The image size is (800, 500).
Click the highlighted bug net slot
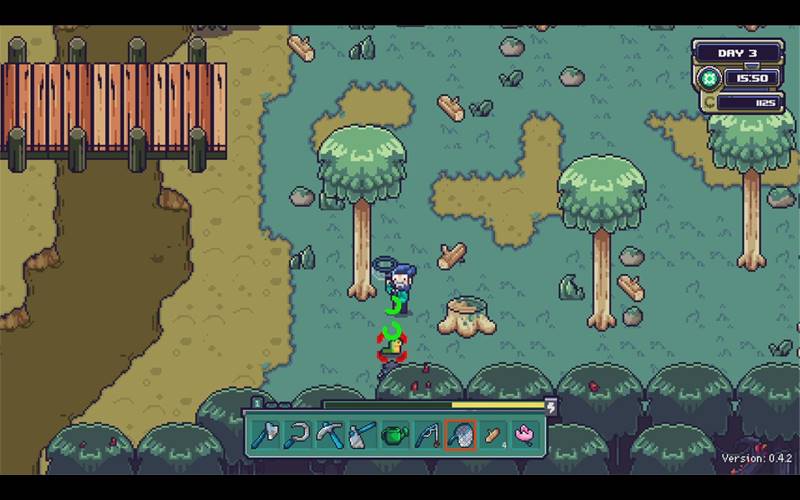coord(460,435)
